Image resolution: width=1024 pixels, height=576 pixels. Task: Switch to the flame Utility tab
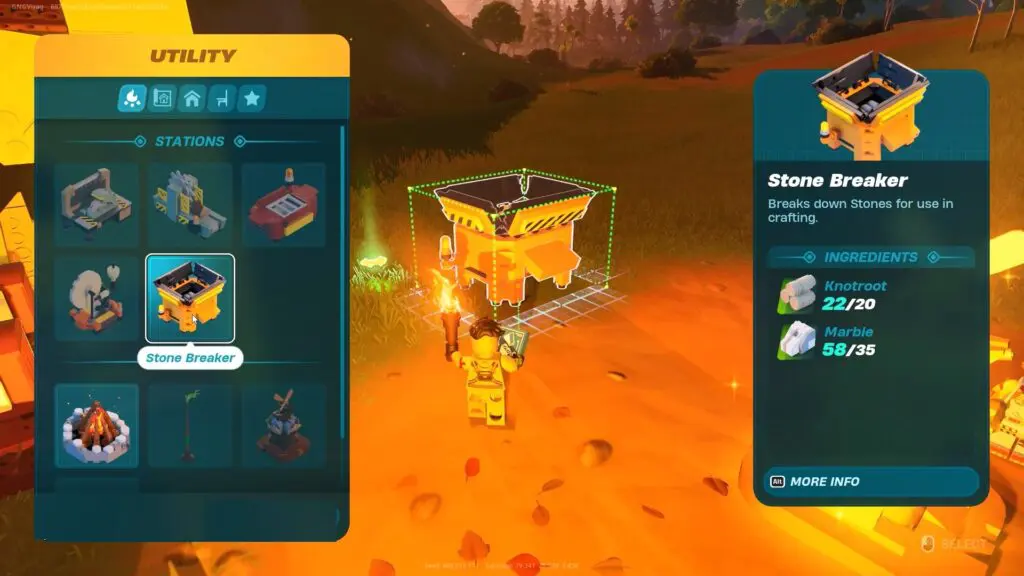[x=132, y=98]
